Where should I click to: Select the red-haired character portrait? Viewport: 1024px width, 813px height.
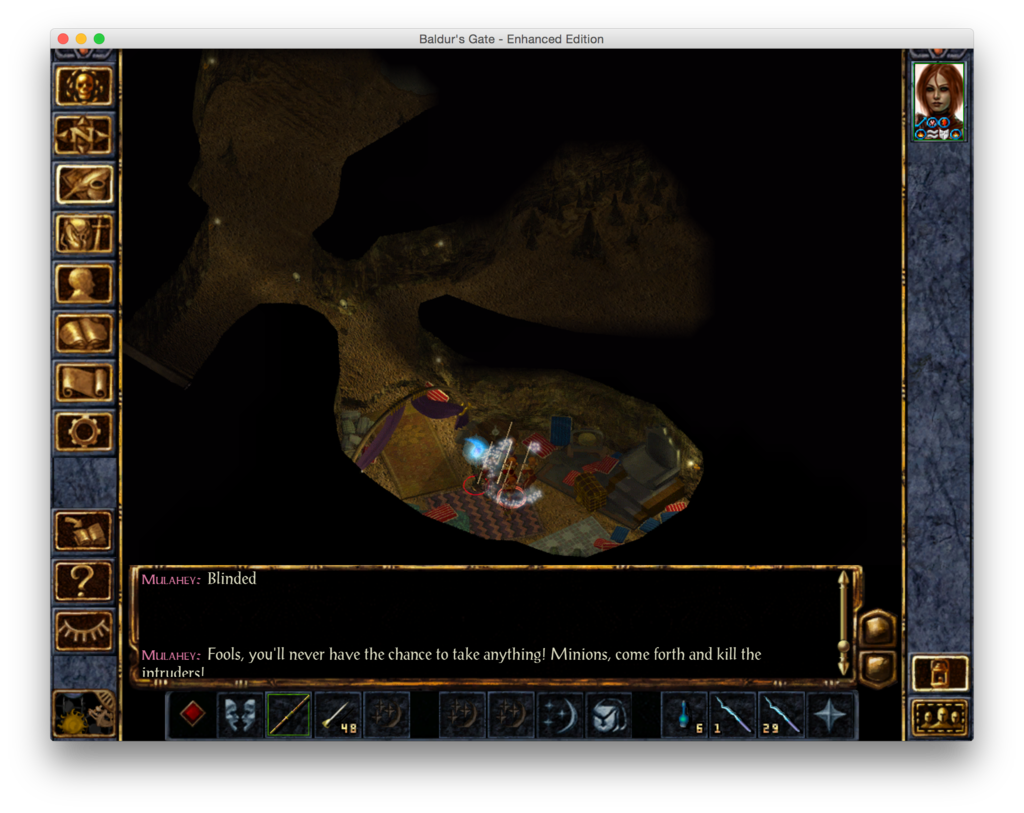(939, 101)
